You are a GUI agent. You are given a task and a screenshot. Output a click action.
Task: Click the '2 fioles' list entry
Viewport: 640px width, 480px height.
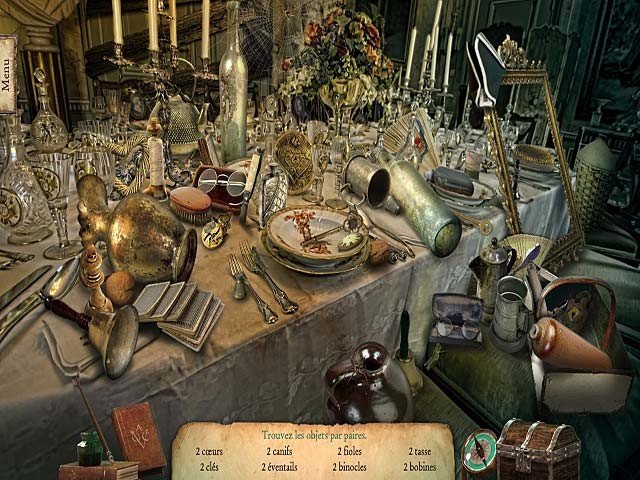tap(350, 451)
